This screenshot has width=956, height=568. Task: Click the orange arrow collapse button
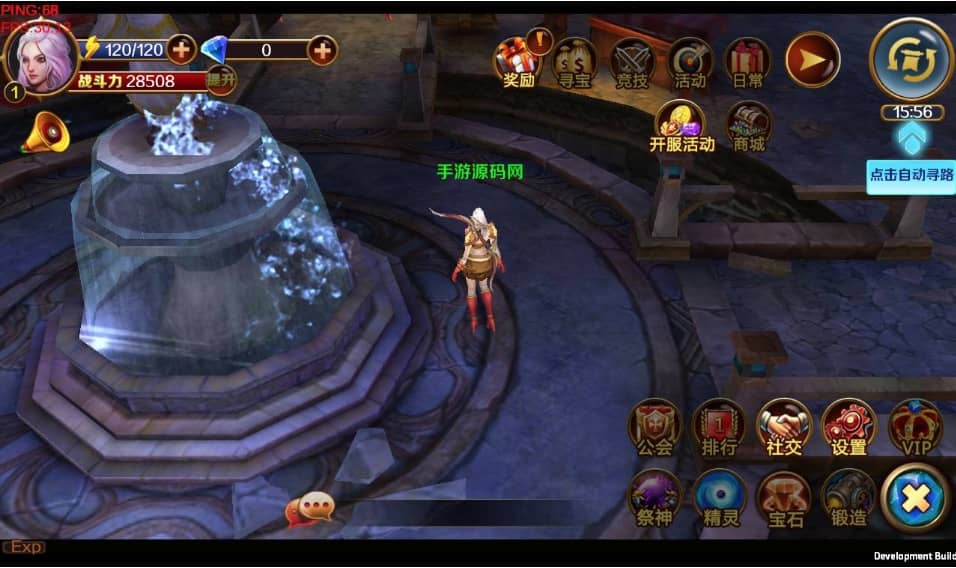[812, 59]
